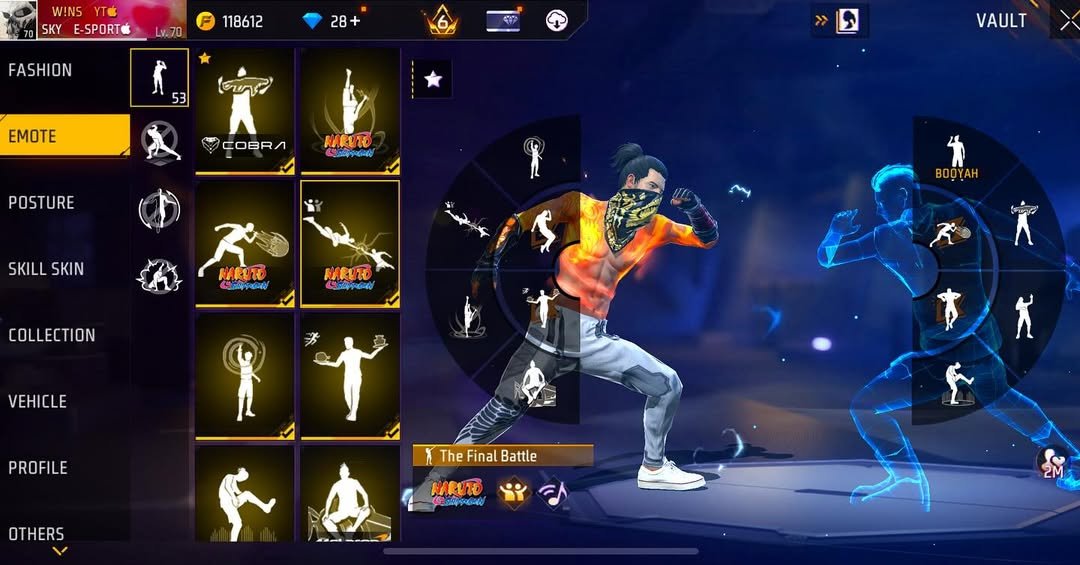Click the star favorites filter button
The image size is (1080, 565).
click(433, 80)
